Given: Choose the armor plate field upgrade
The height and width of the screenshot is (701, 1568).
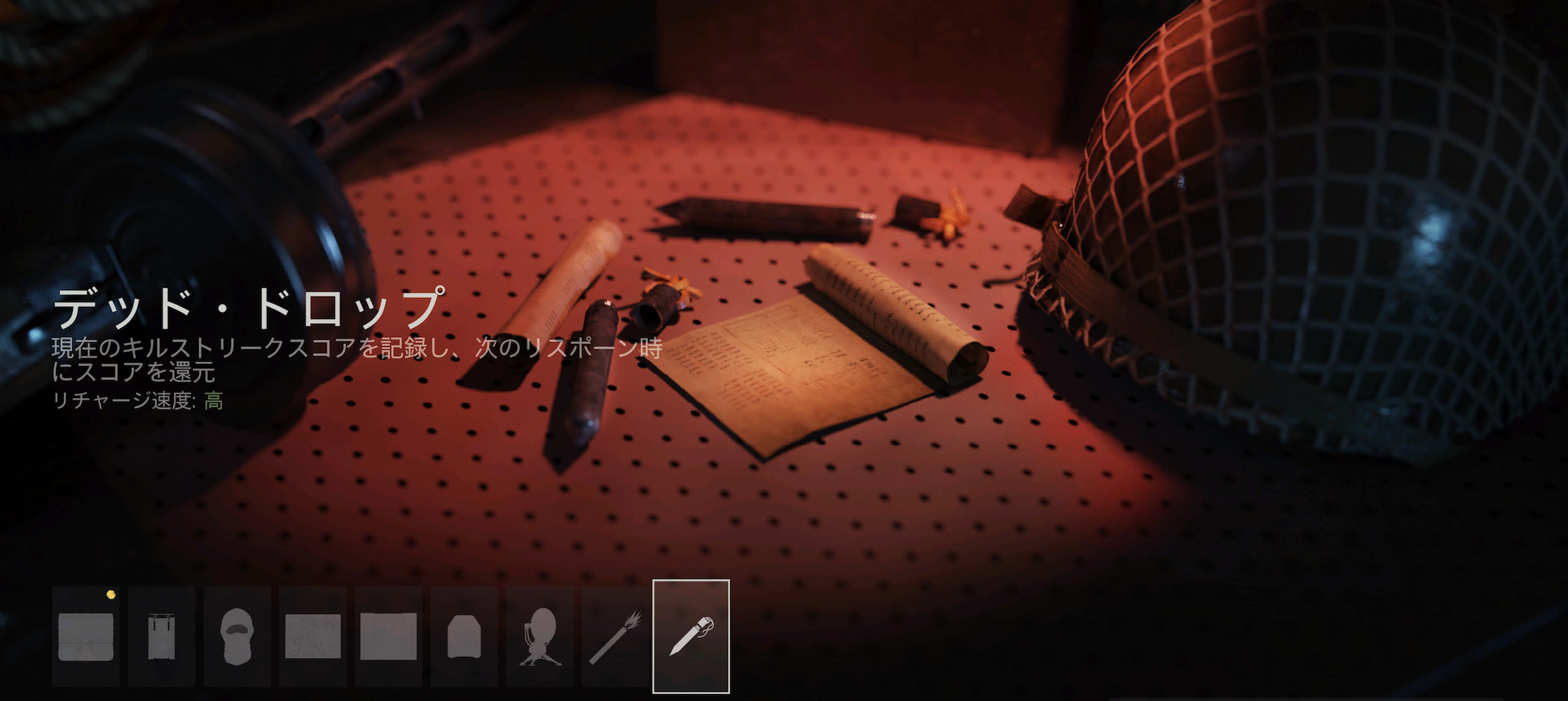Looking at the screenshot, I should pos(464,637).
